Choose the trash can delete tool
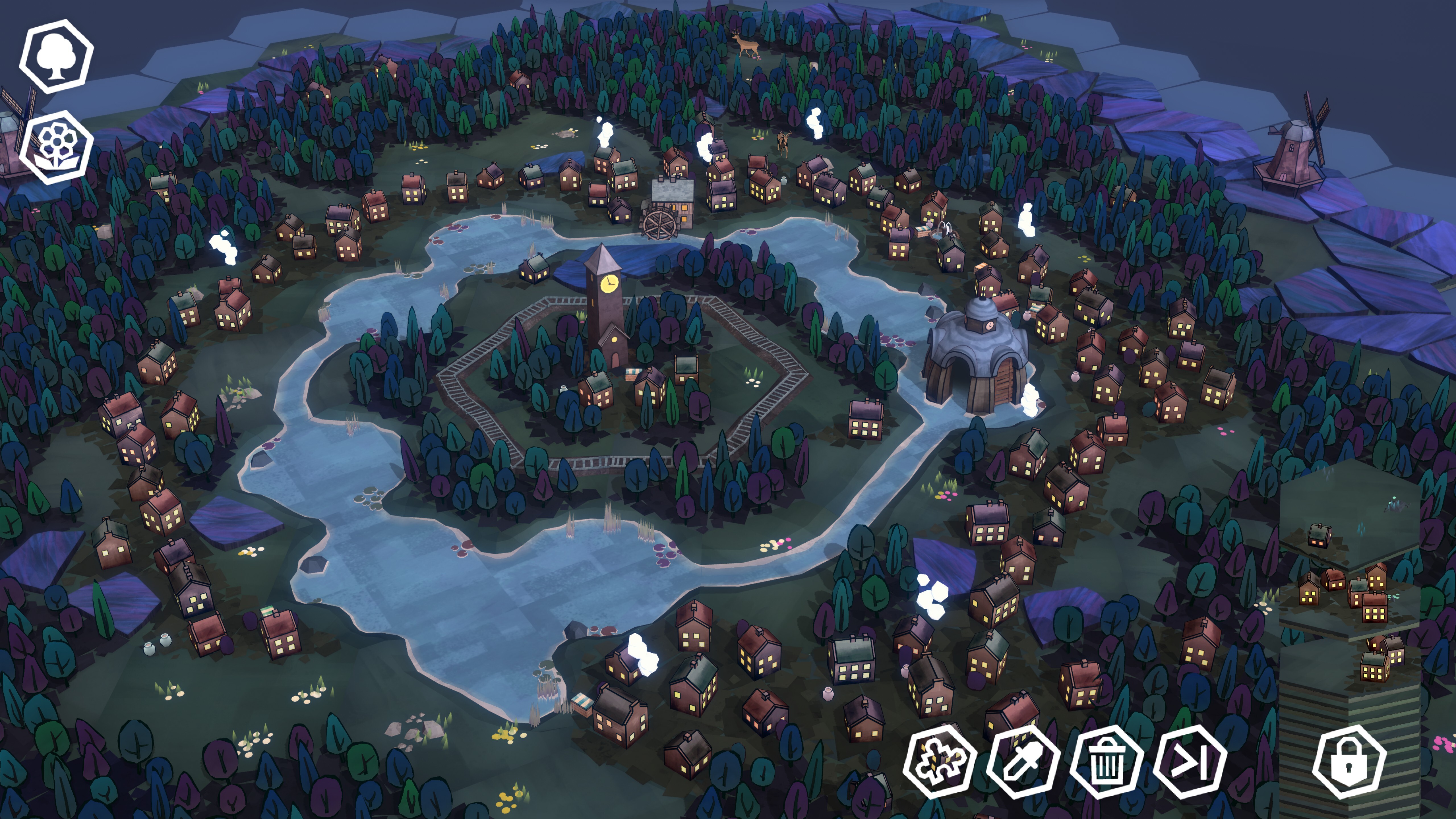Screen dimensions: 1456x819 (1106, 761)
